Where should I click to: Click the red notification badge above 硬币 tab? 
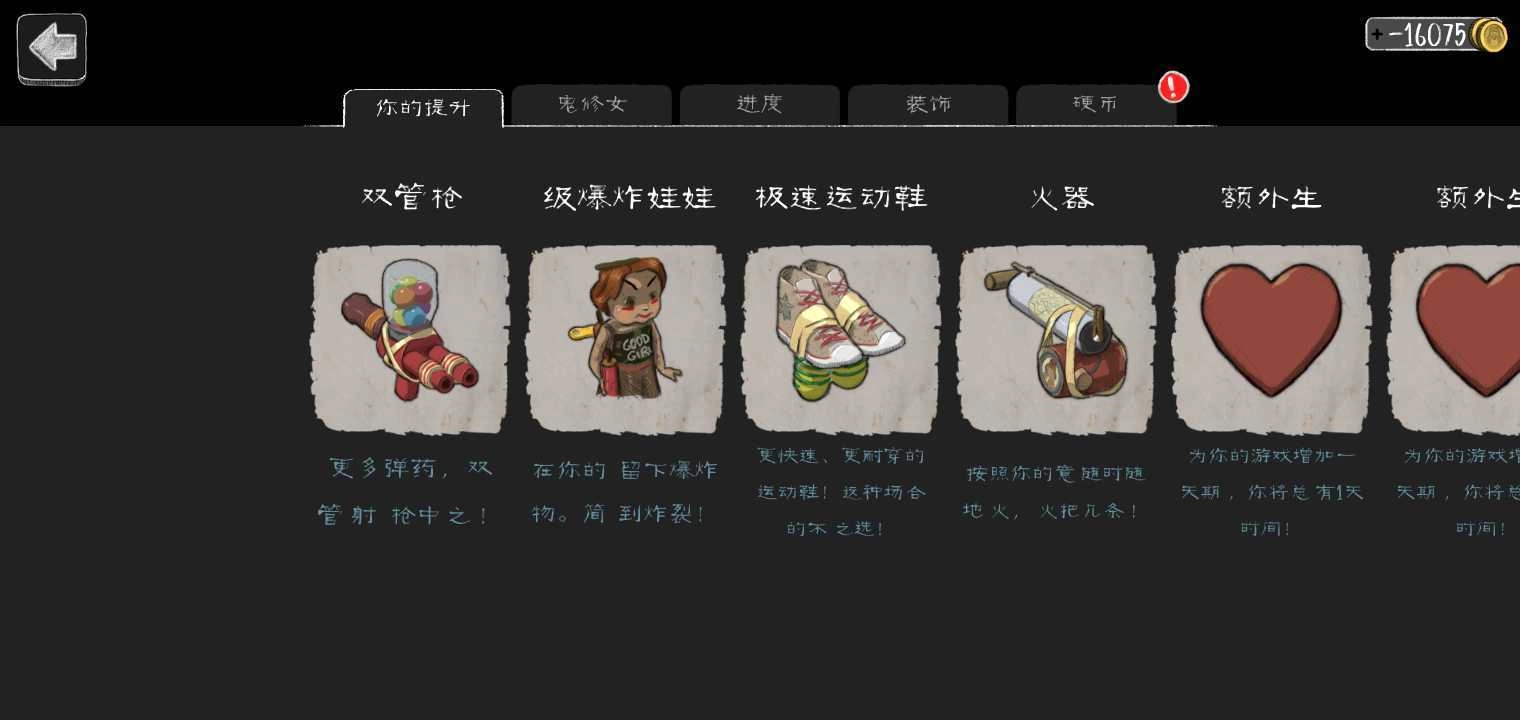click(x=1172, y=87)
